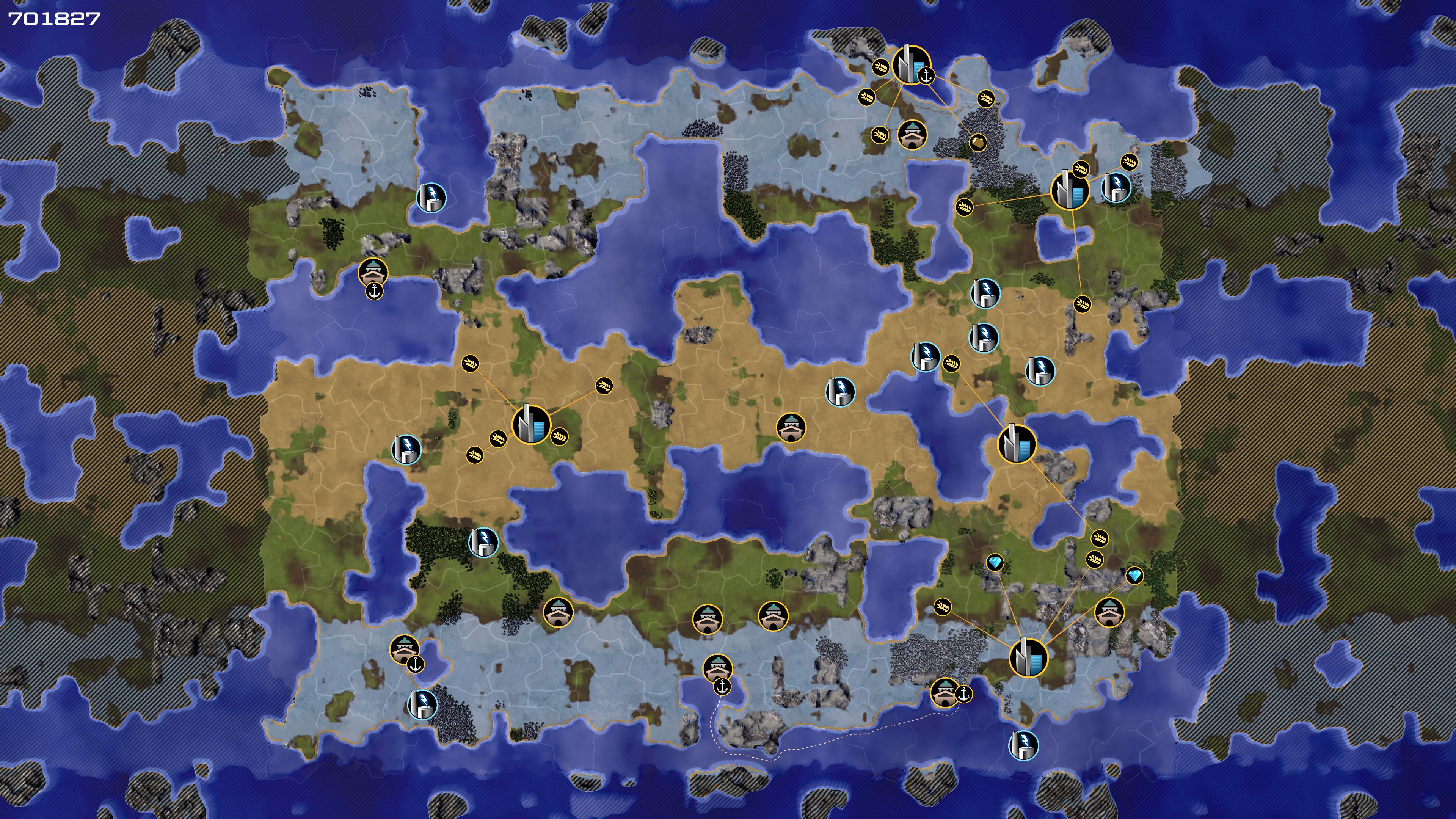Click the anchor badge on the skyscraper city

tap(926, 76)
